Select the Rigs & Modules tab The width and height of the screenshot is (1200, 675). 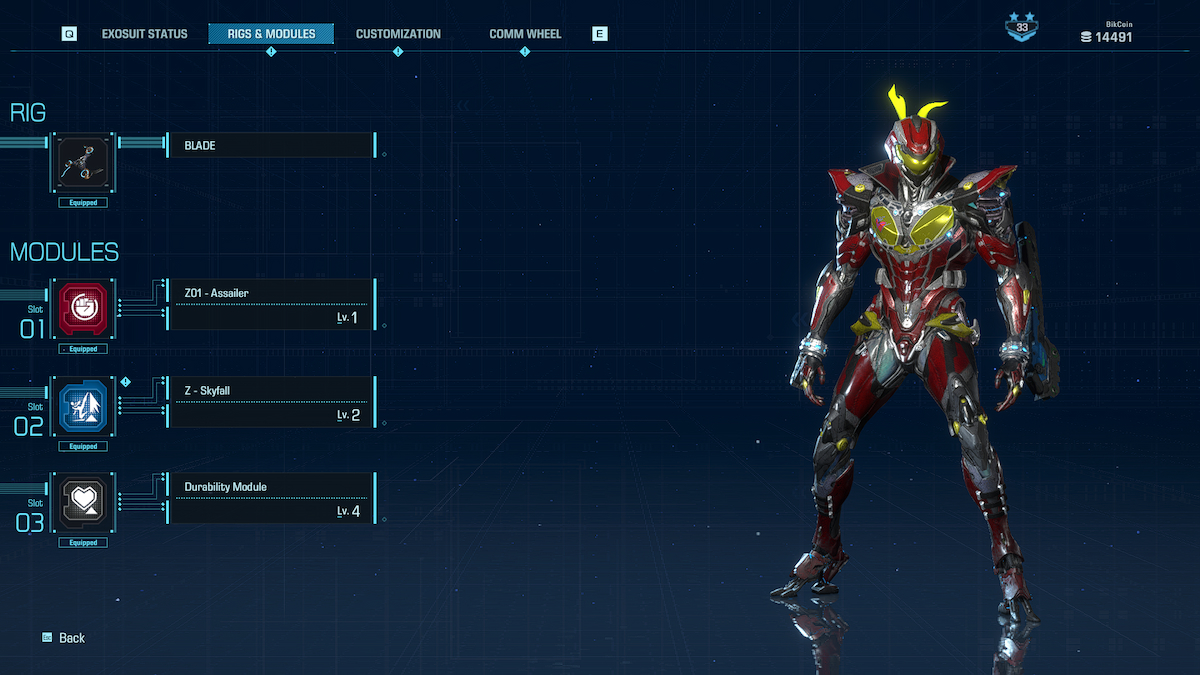[271, 34]
